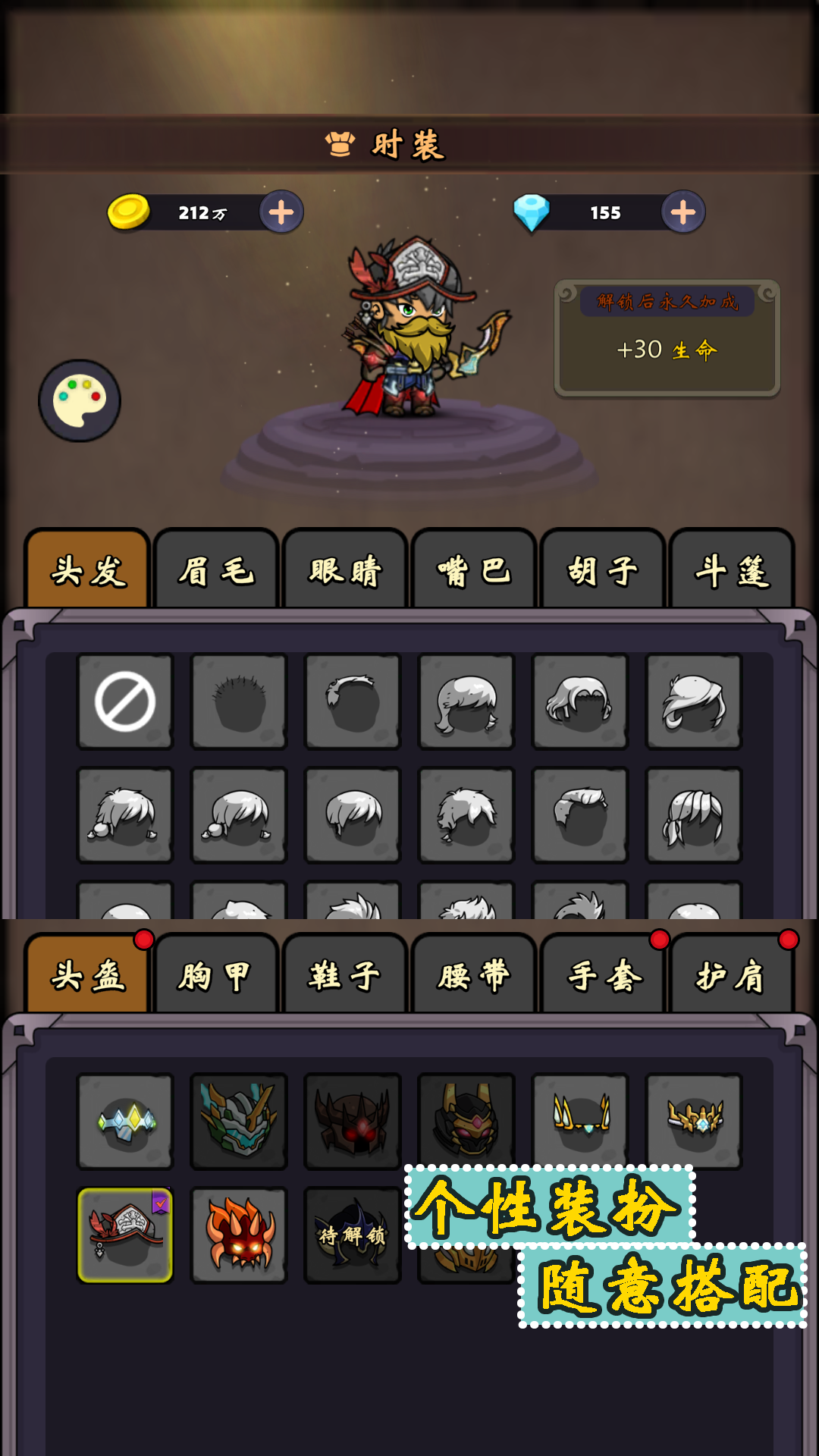Viewport: 819px width, 1456px height.
Task: Select the jeweled crystal tiara helmet
Action: coord(125,1121)
